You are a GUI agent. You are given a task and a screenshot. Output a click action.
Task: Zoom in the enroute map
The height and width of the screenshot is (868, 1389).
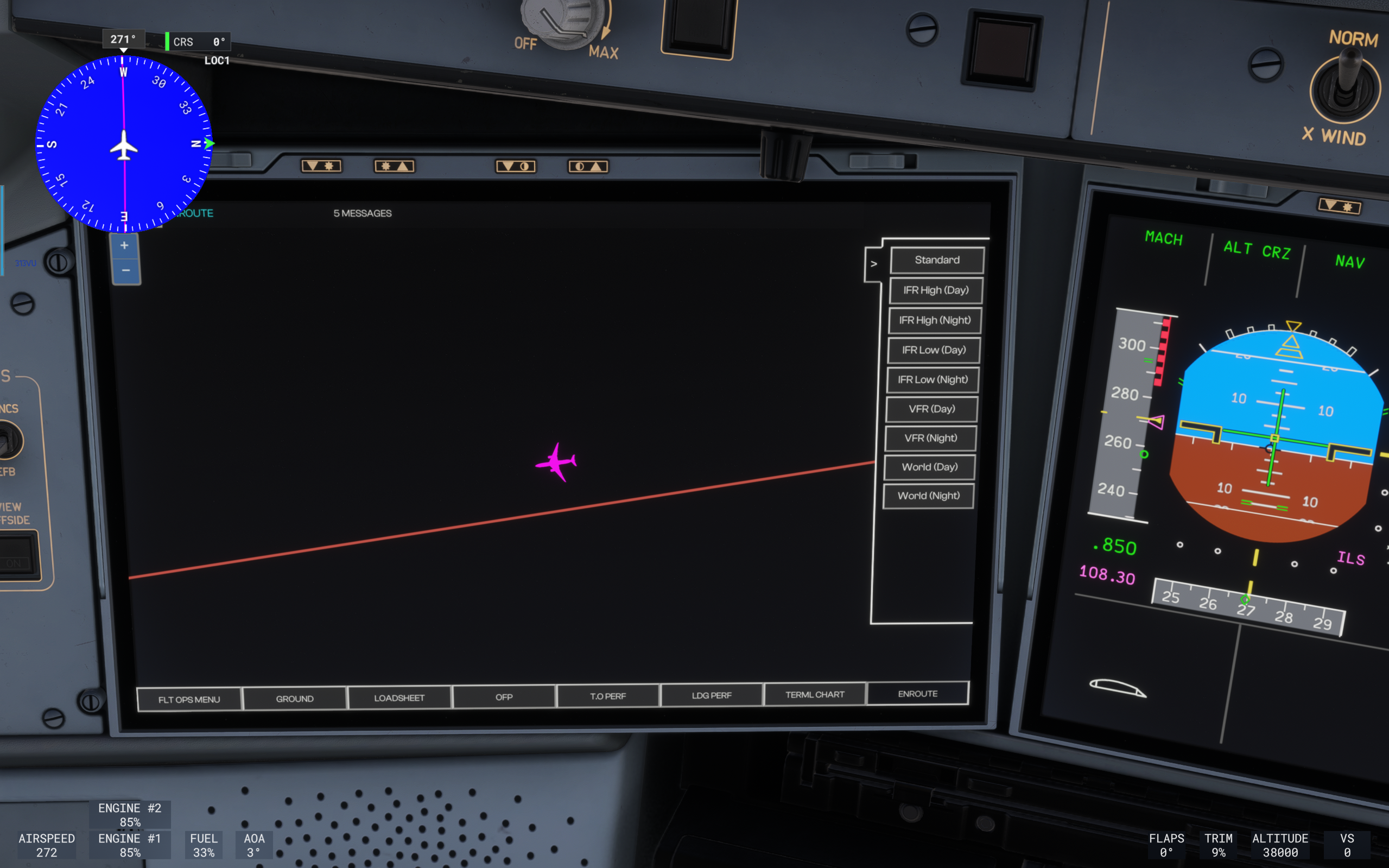[124, 246]
